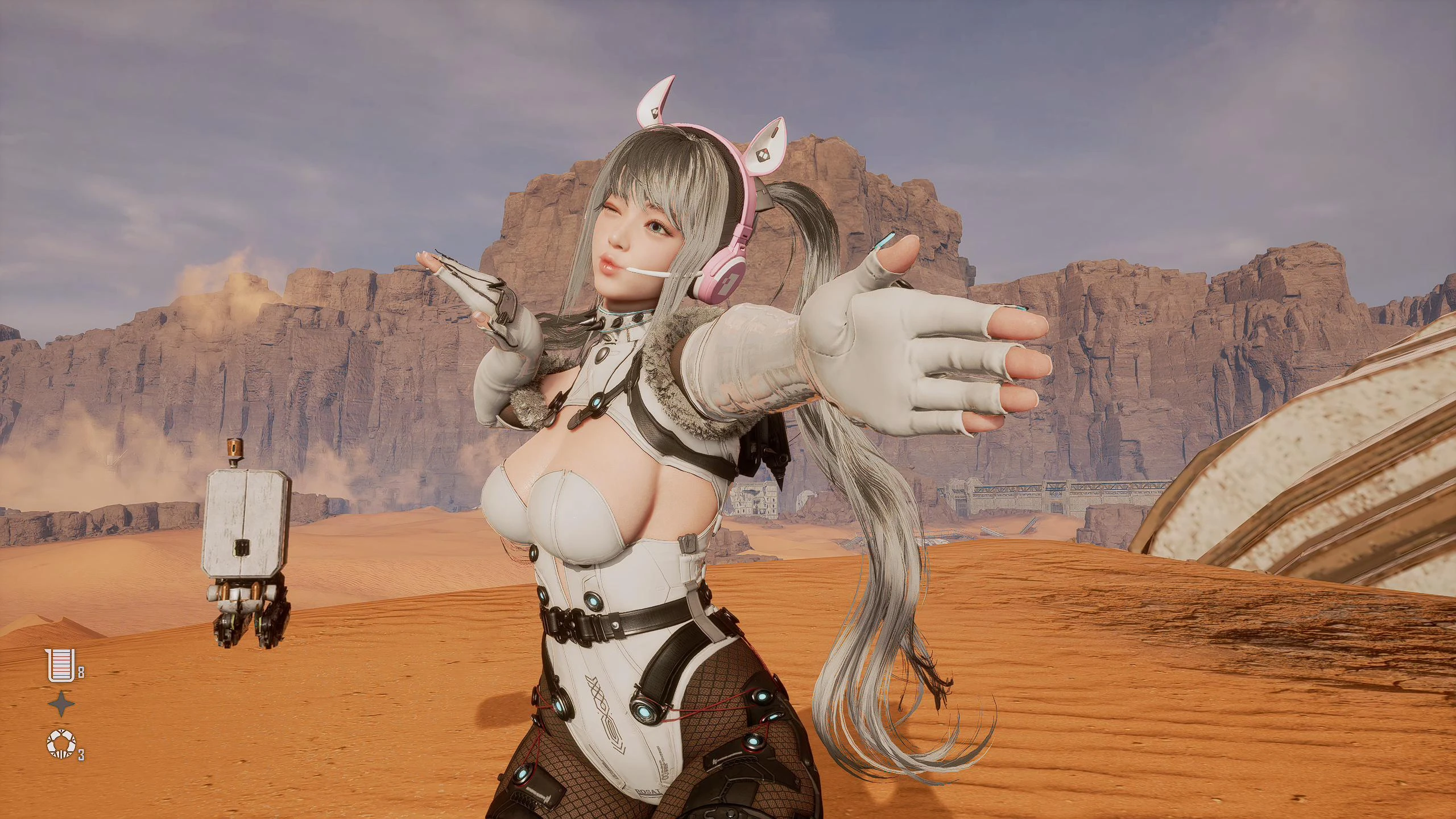Click the black belt buckle at her waist
This screenshot has width=1456, height=819.
click(x=565, y=626)
